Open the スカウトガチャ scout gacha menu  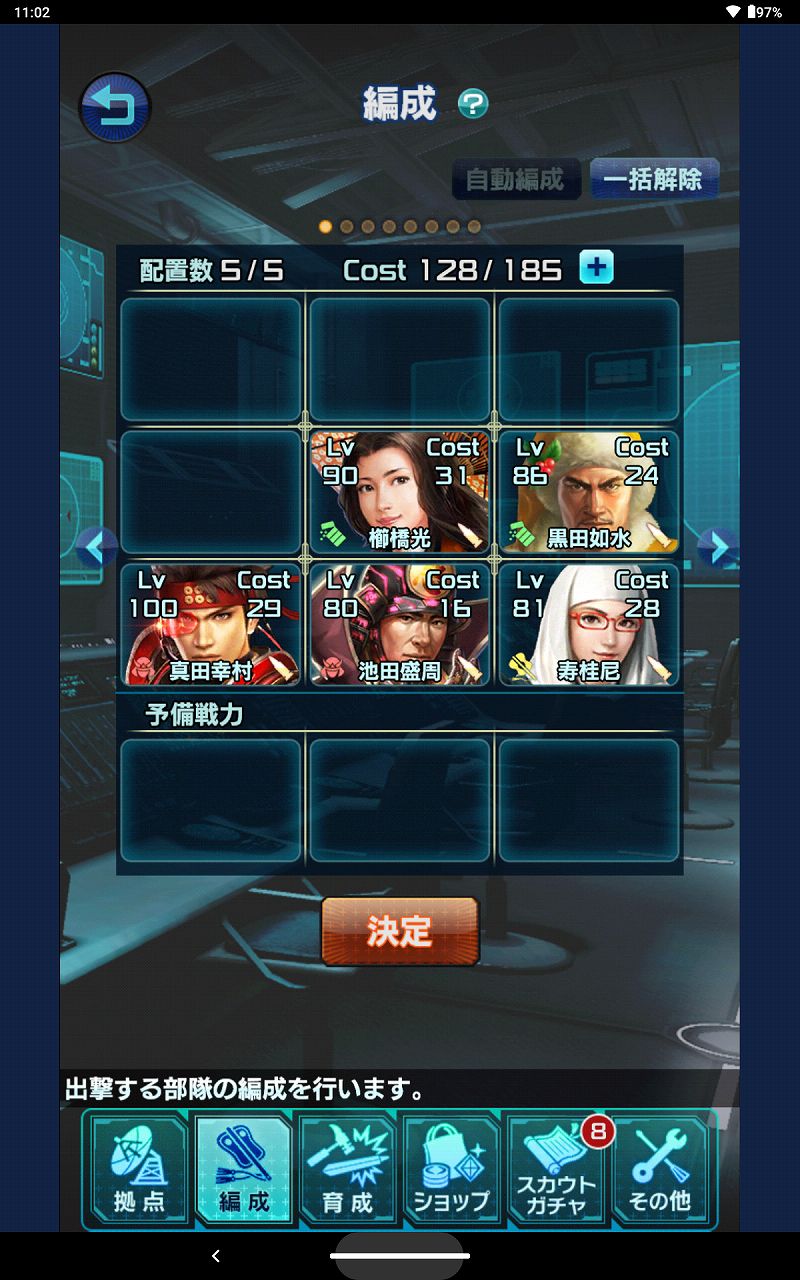[x=556, y=1169]
